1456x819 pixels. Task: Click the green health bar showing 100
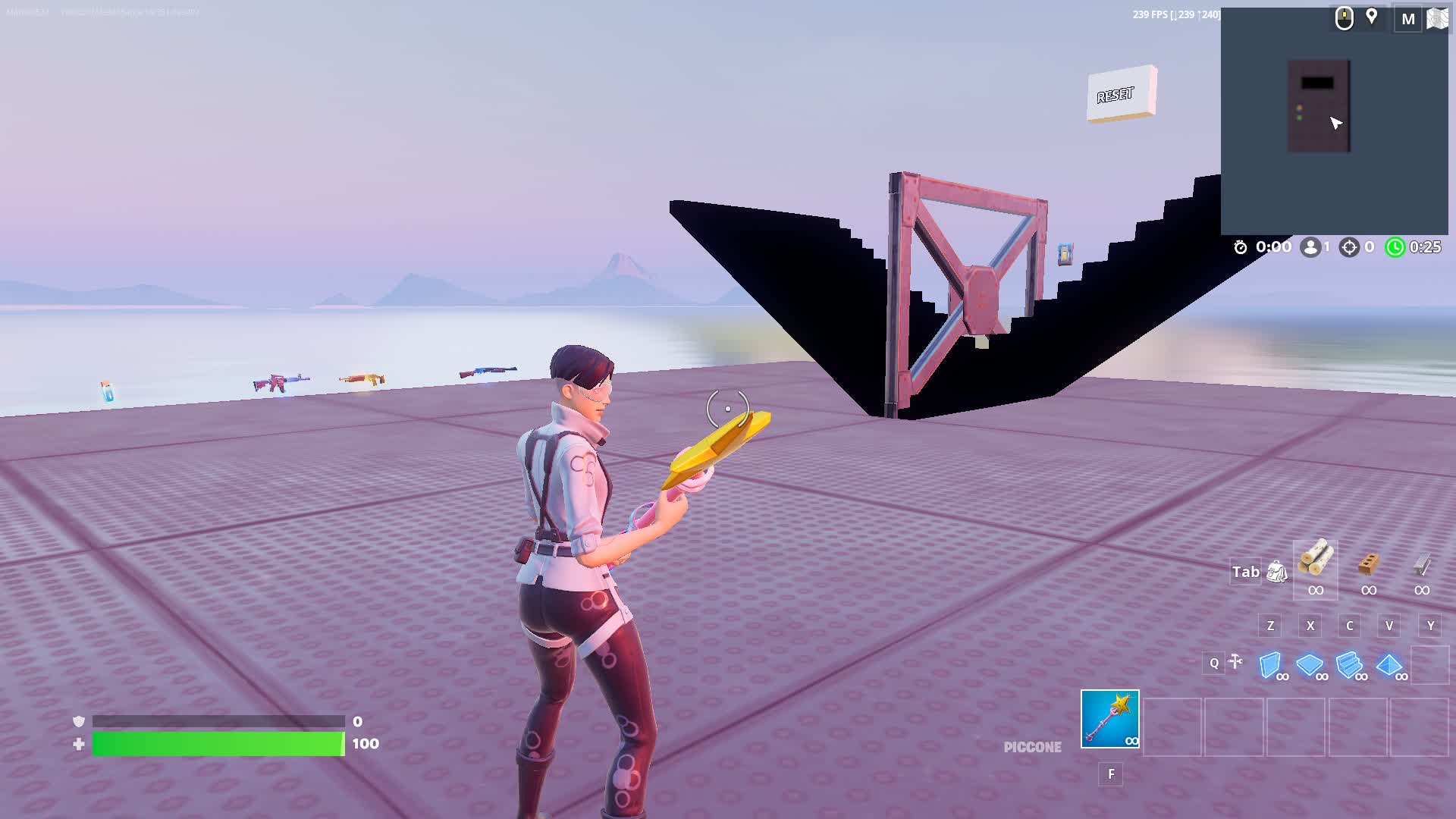[x=216, y=744]
